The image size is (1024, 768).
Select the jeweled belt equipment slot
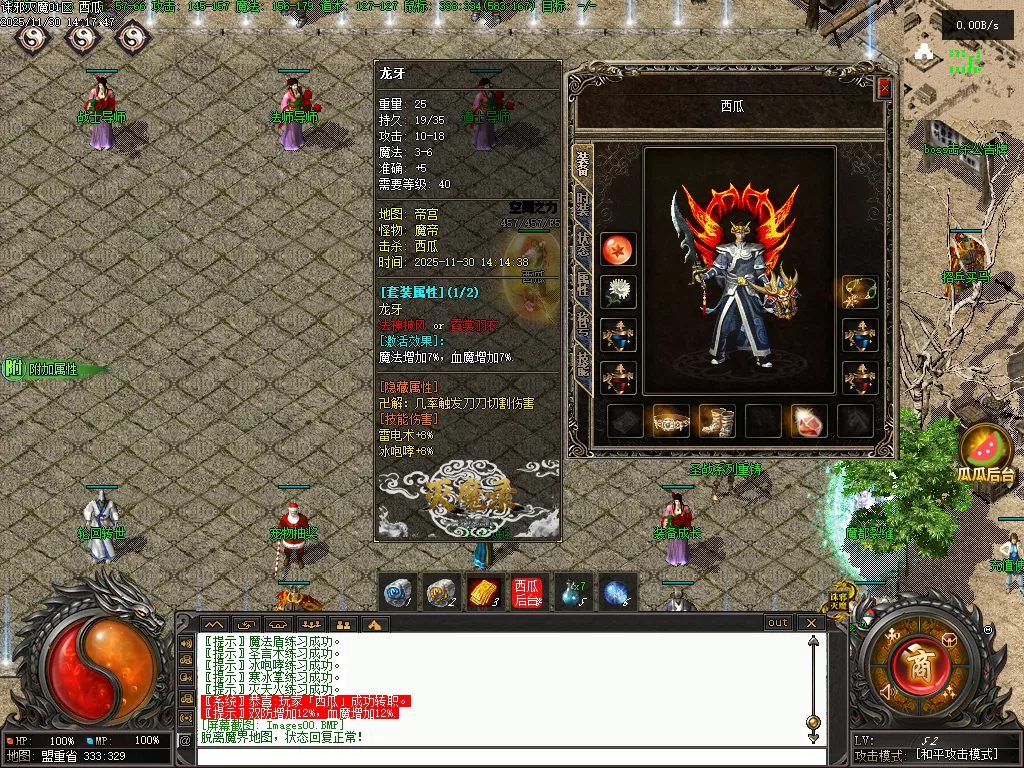(671, 421)
